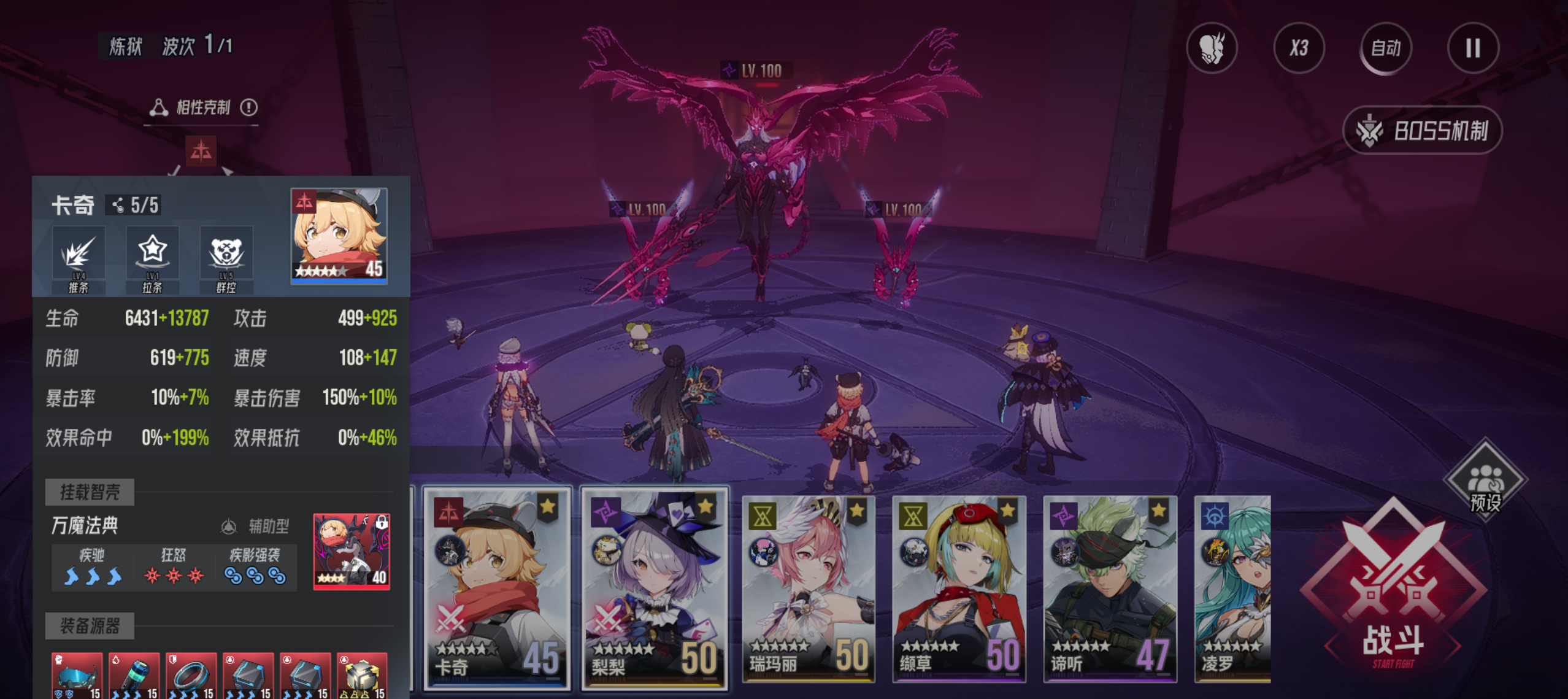
Task: Select the 梨梨 character card
Action: [x=654, y=588]
